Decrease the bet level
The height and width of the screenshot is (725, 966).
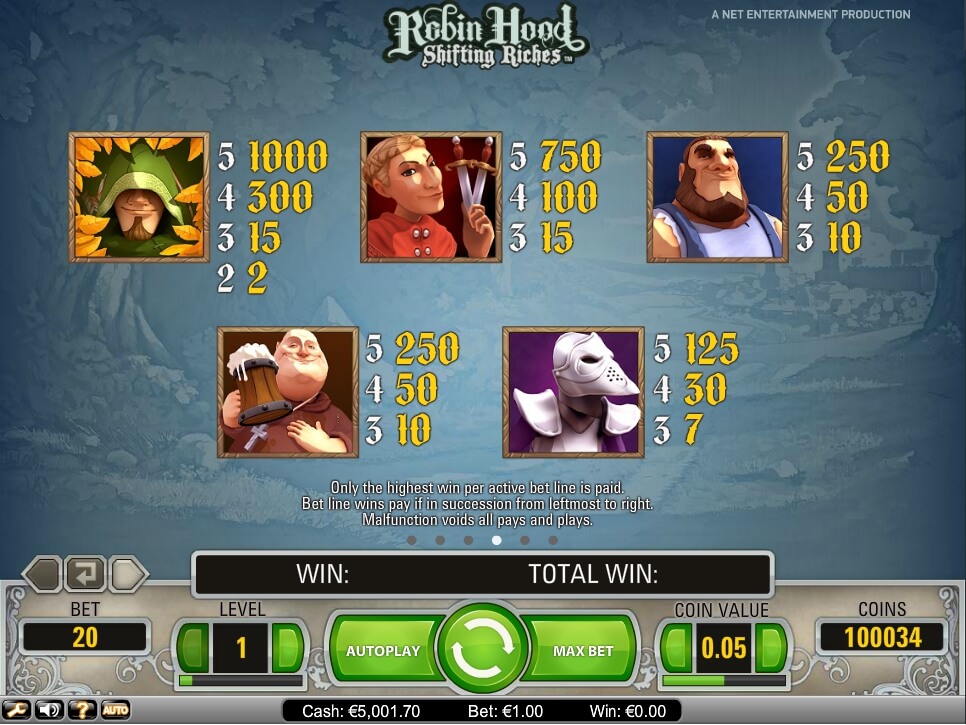click(195, 648)
